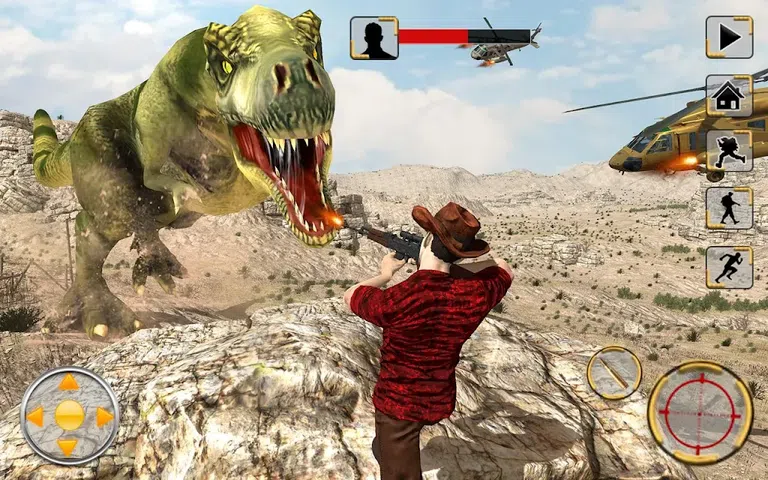Move backward with the D-pad down arrow
Screen dimensions: 768x480
pos(69,448)
